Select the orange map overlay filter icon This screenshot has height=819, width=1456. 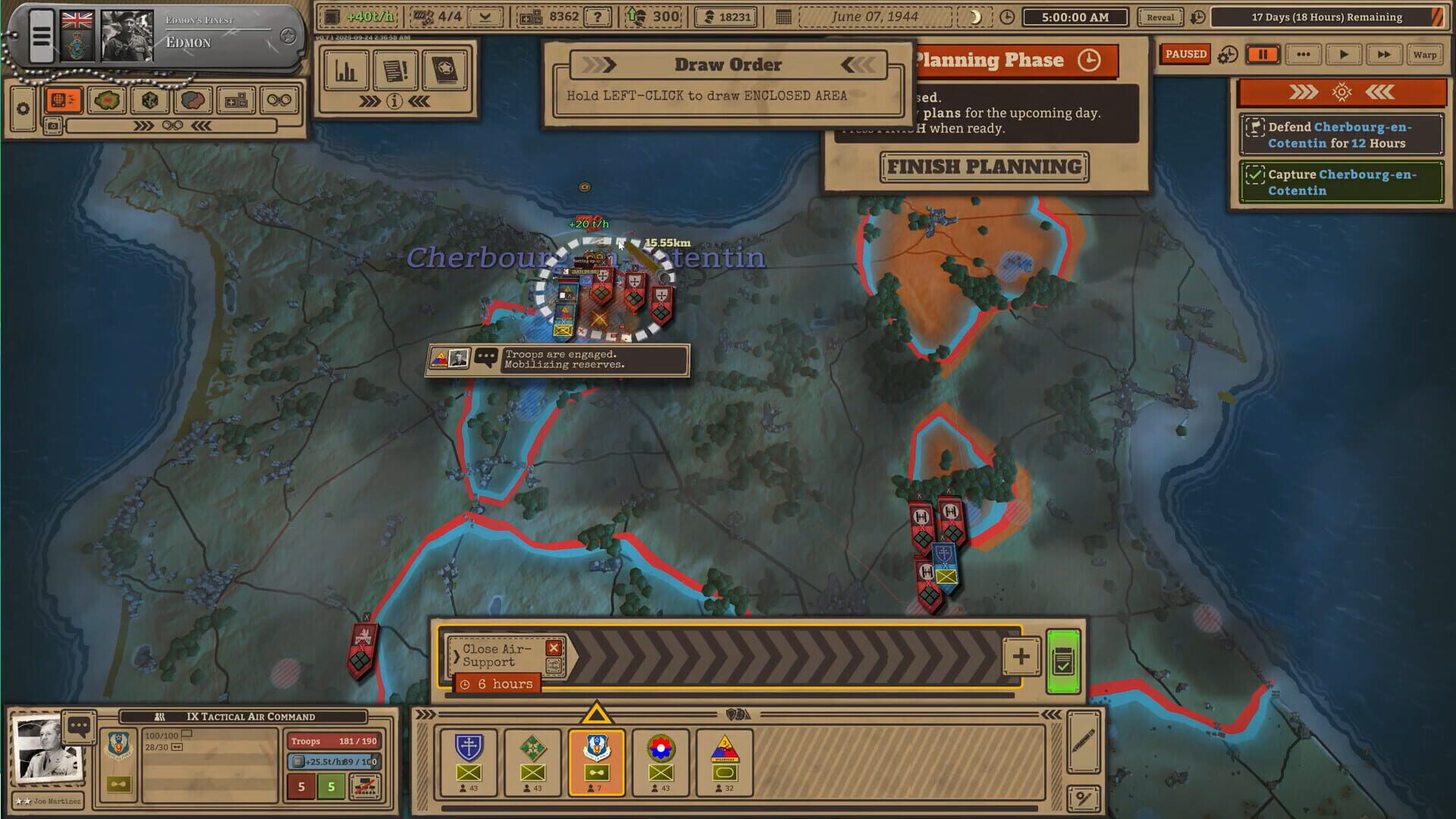(x=64, y=99)
